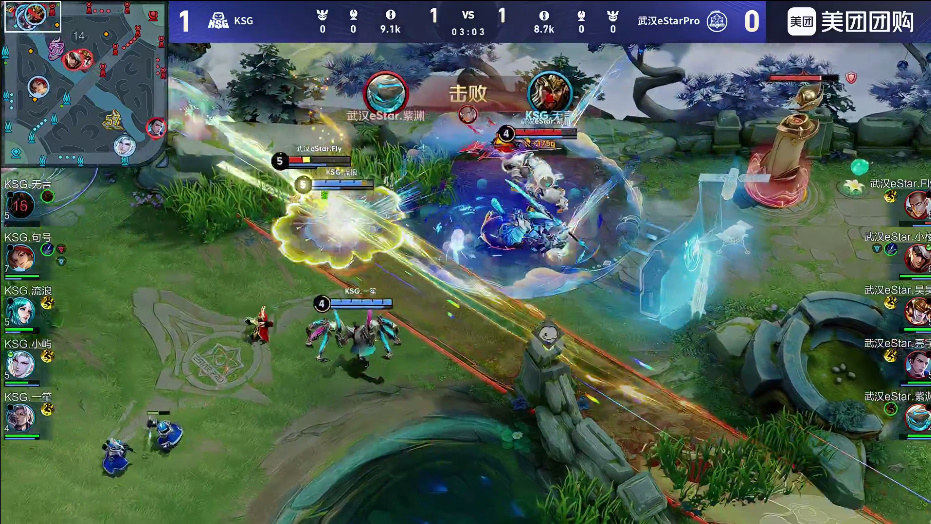The height and width of the screenshot is (524, 931).
Task: Click KSG.无言 defeated kill-feed portrait
Action: click(x=549, y=91)
